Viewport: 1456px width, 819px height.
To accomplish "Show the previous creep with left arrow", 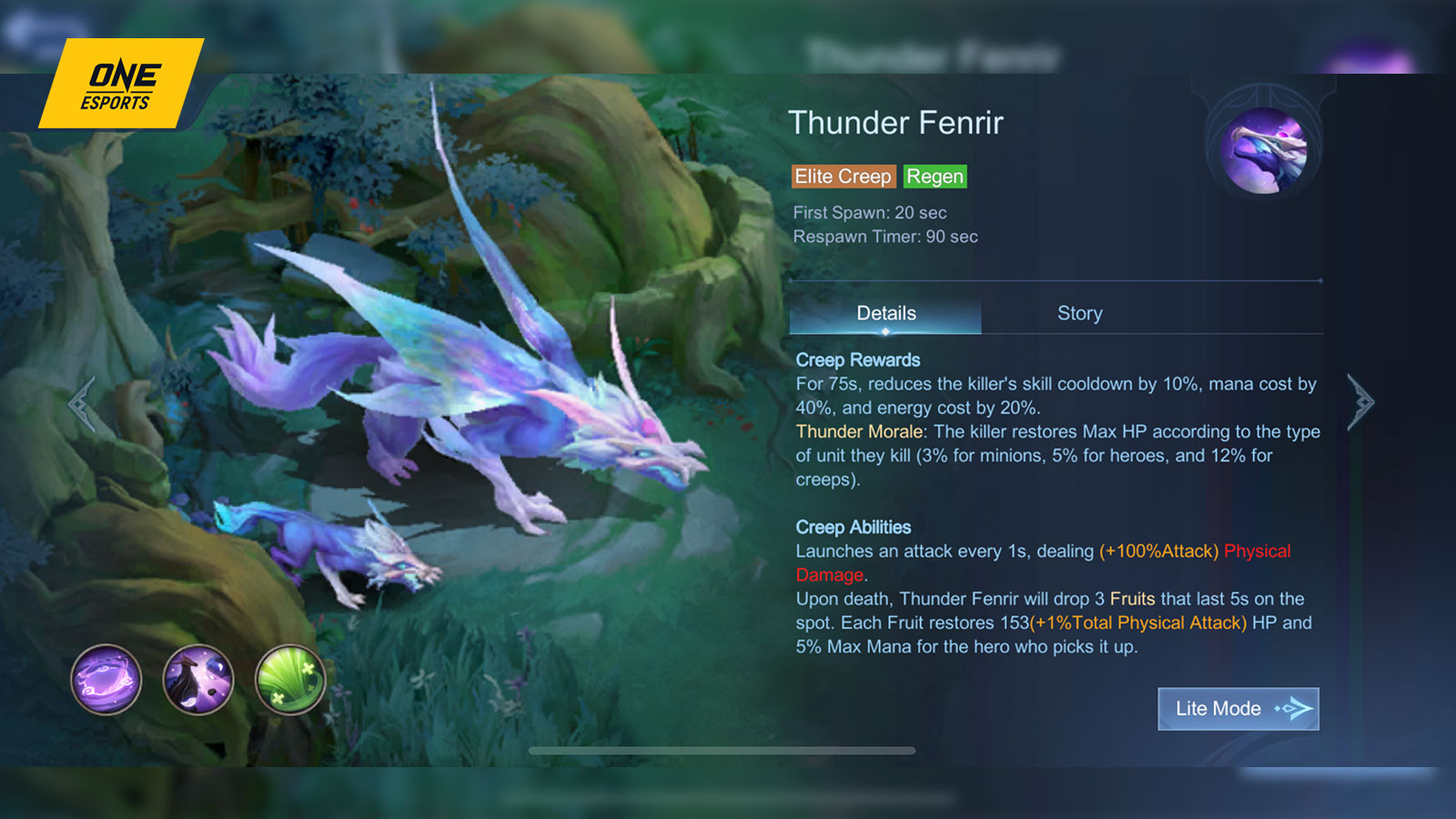I will click(82, 403).
